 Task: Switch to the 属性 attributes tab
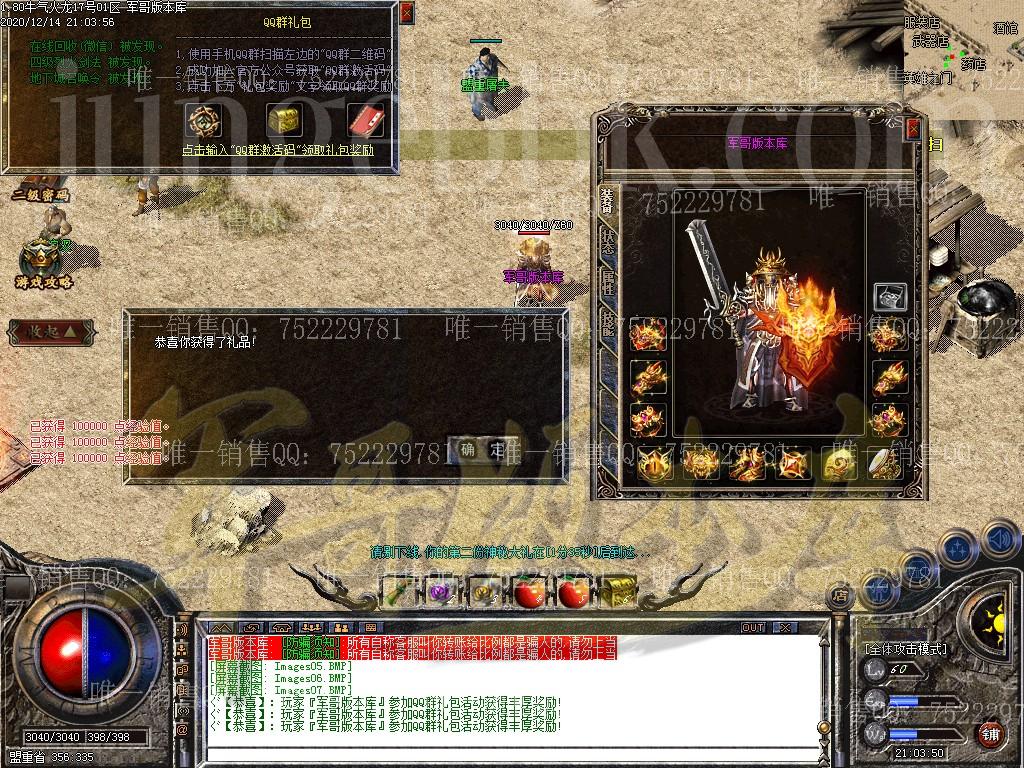point(607,281)
